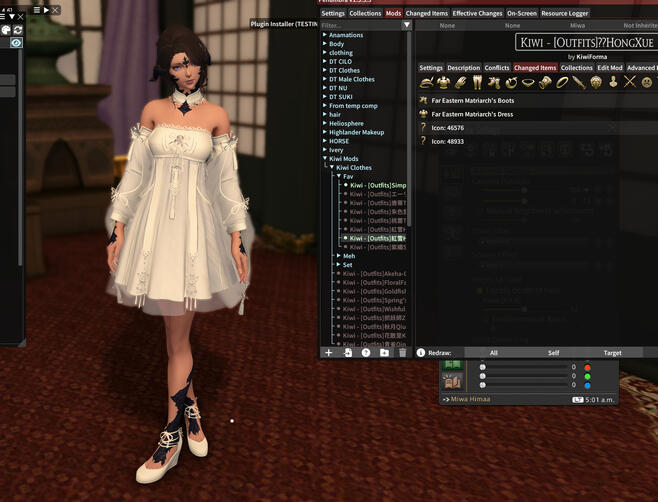The width and height of the screenshot is (658, 502).
Task: Expand the Anamations mod folder
Action: tap(346, 35)
